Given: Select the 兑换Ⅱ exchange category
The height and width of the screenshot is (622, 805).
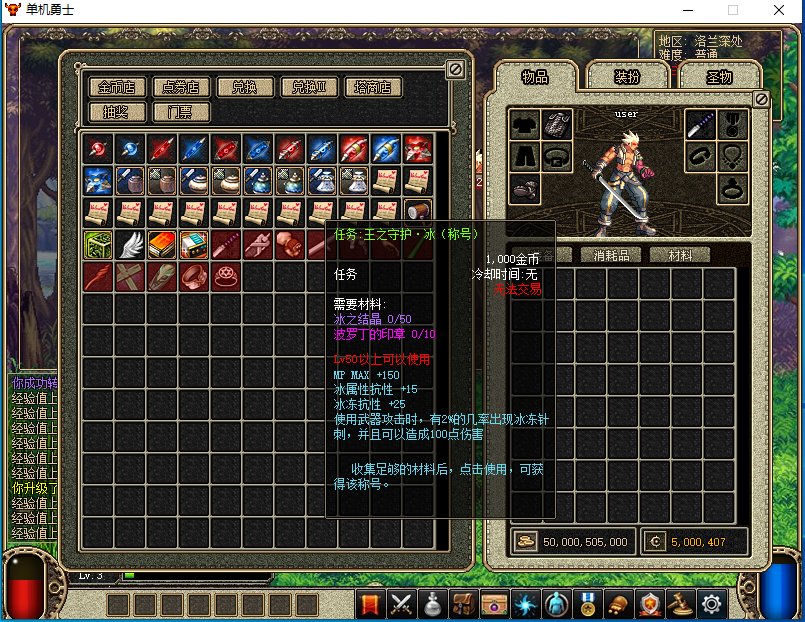Looking at the screenshot, I should click(x=309, y=88).
